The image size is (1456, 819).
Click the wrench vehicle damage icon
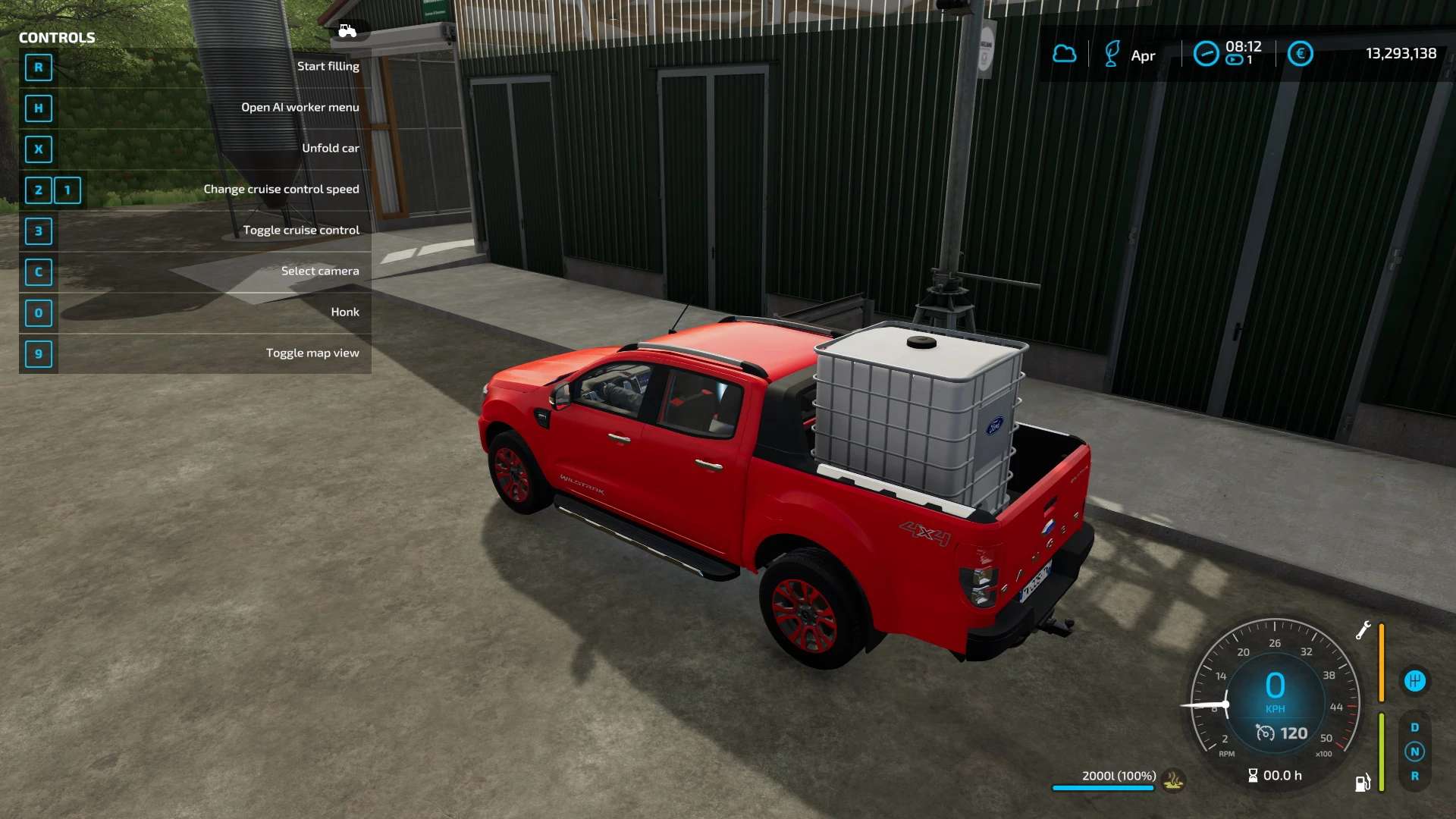(x=1363, y=630)
